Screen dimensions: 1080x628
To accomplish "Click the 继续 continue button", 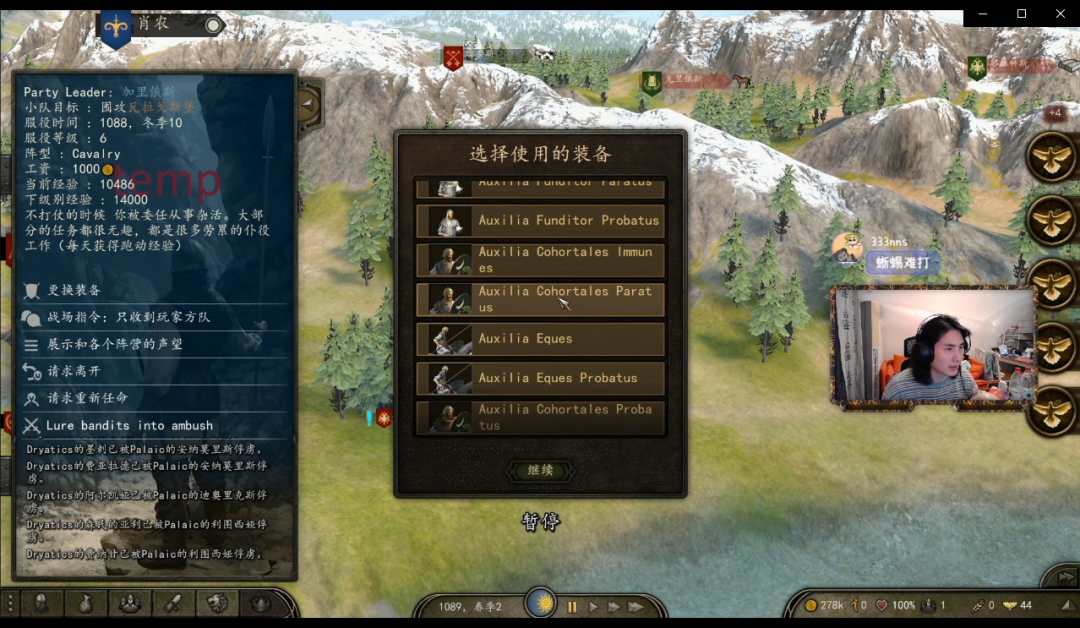I will point(540,470).
